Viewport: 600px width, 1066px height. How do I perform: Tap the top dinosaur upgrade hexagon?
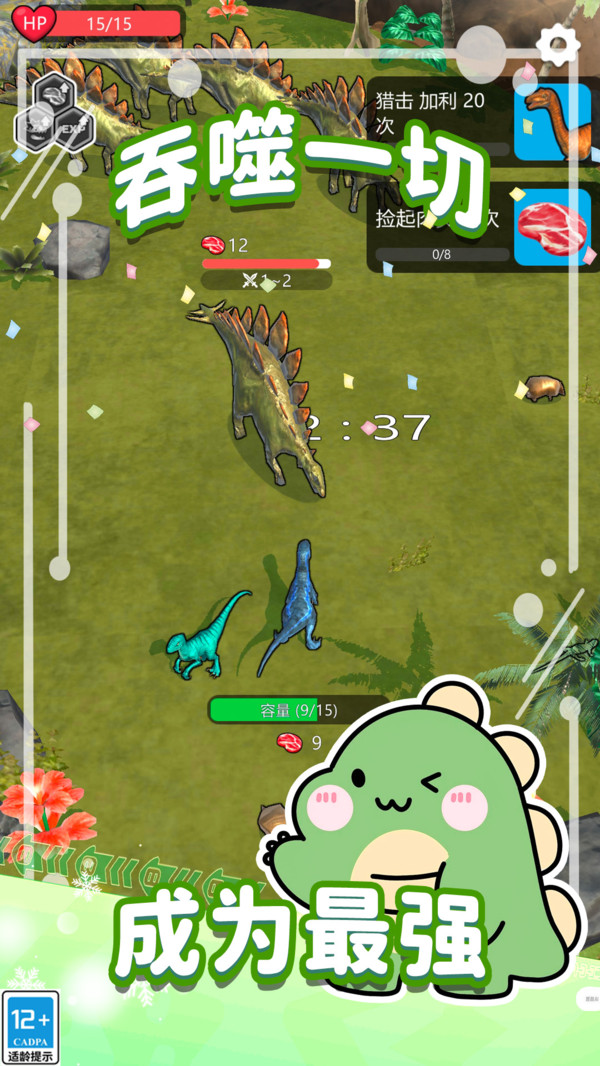[x=52, y=92]
